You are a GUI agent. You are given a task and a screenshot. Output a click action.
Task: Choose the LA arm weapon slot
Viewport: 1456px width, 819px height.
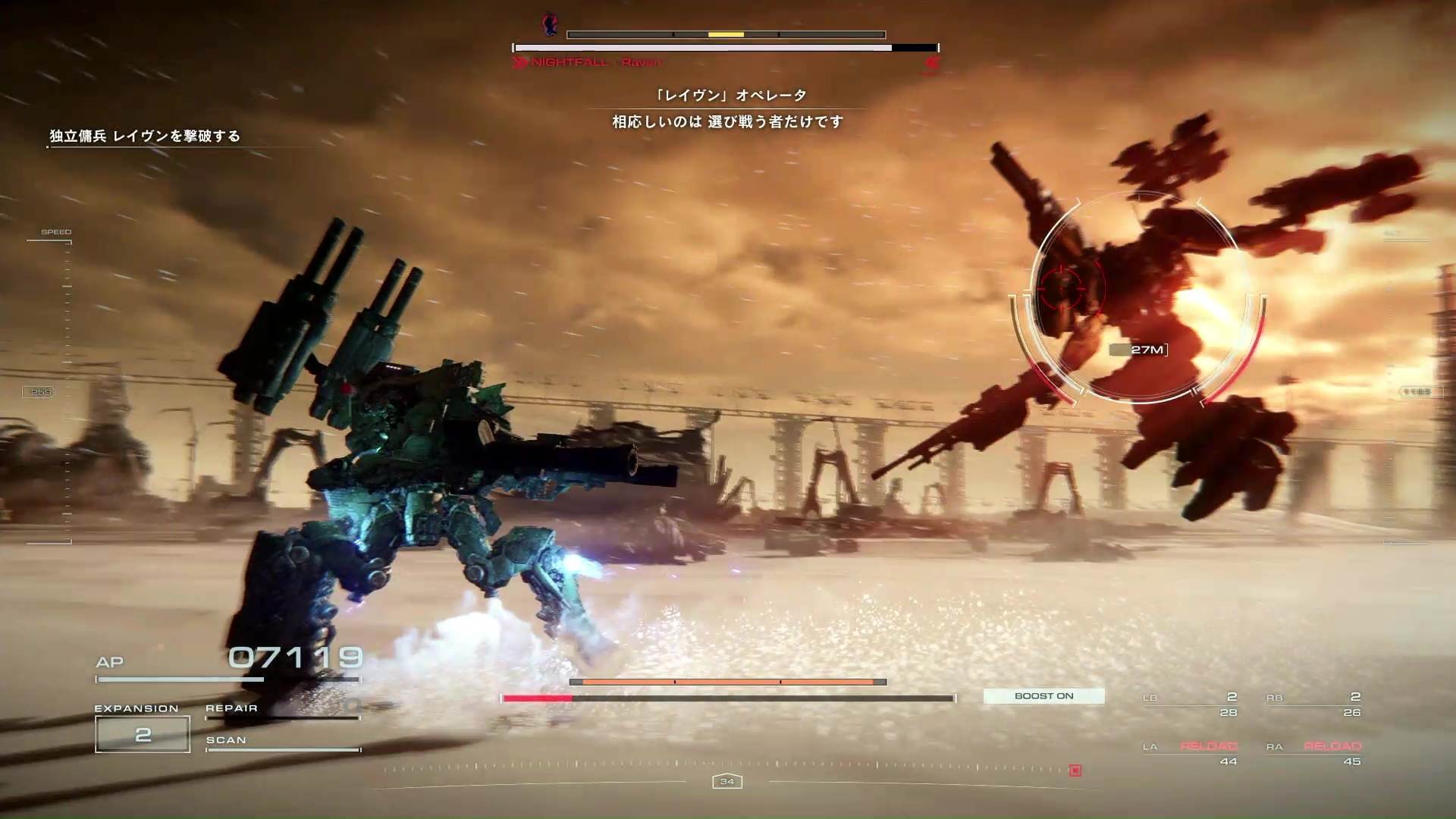click(x=1191, y=753)
